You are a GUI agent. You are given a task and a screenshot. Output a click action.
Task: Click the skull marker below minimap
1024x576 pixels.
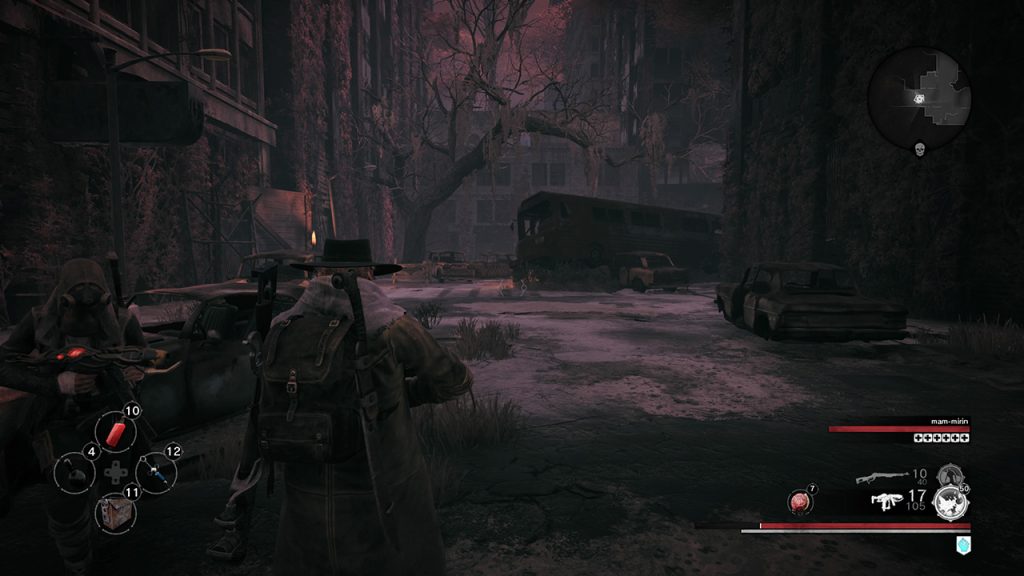coord(919,148)
